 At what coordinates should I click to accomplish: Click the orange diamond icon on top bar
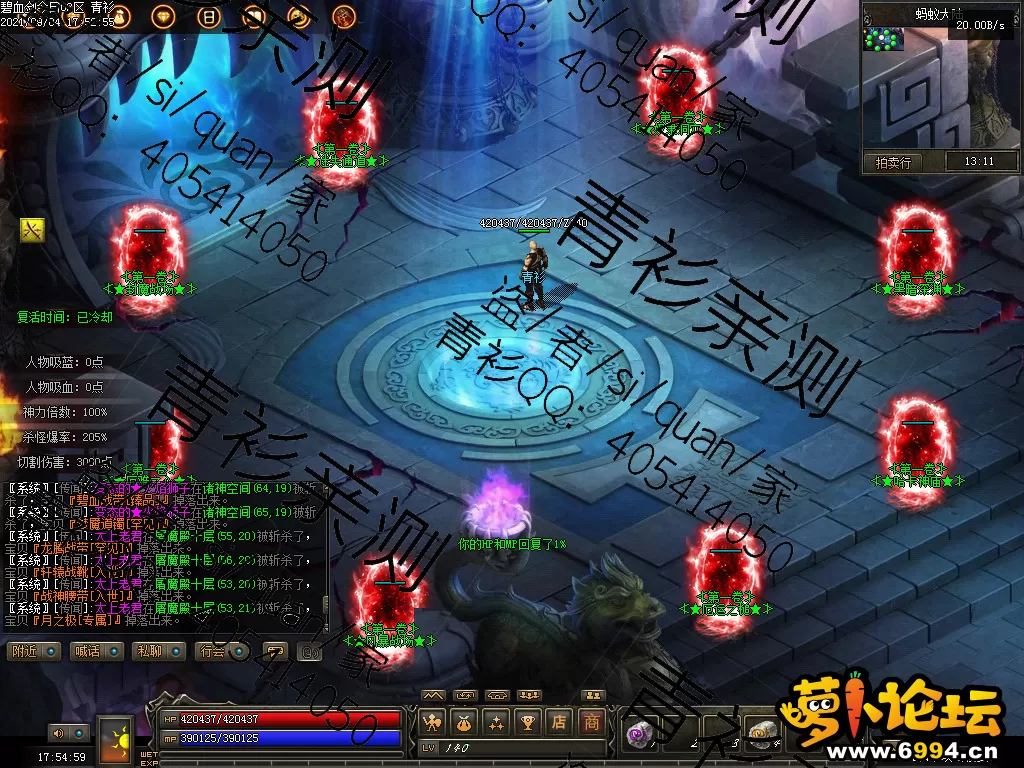[x=164, y=16]
